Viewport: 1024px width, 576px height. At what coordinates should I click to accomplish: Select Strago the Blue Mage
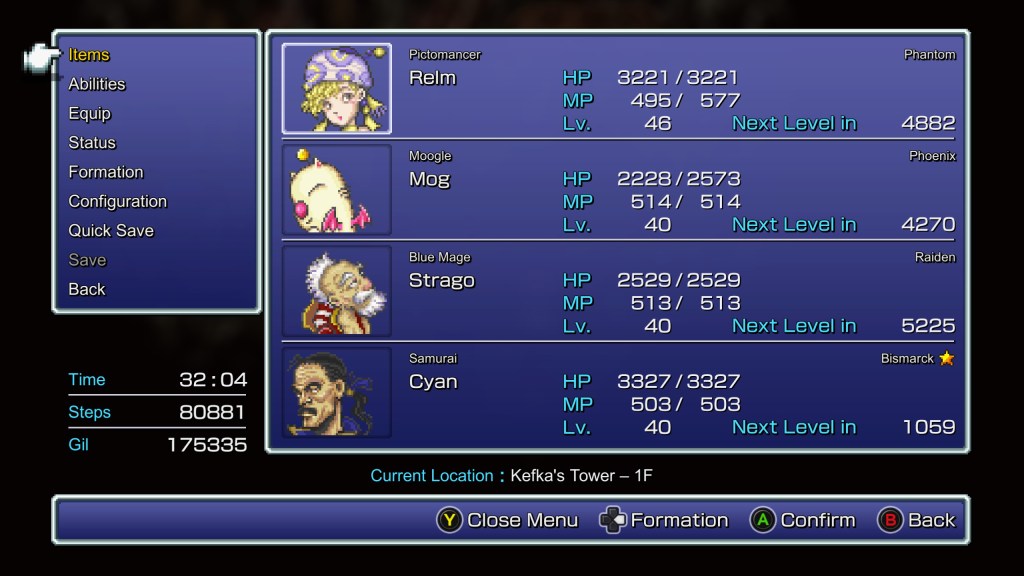(617, 291)
